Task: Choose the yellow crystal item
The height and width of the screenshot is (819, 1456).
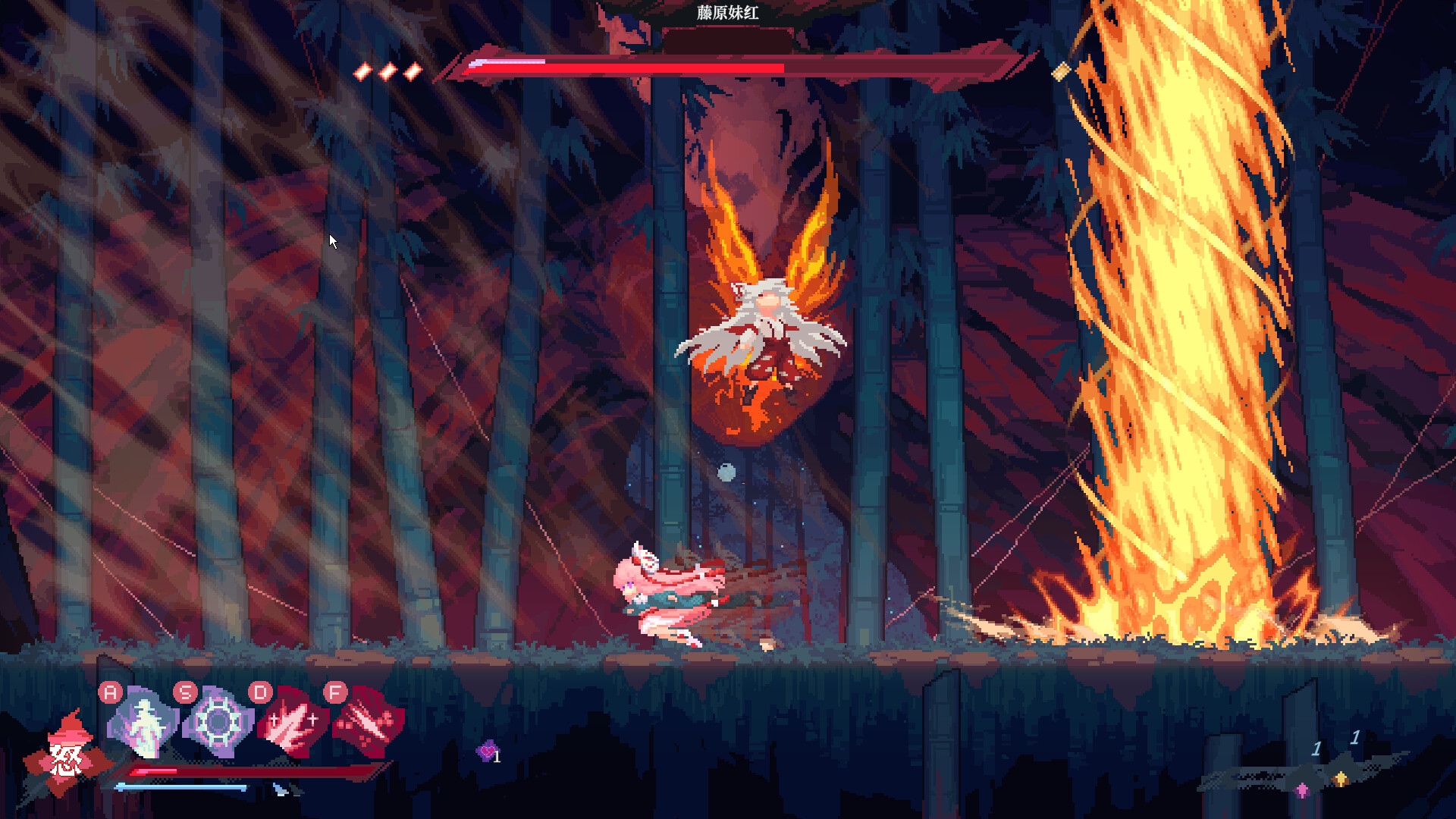Action: (x=1341, y=779)
